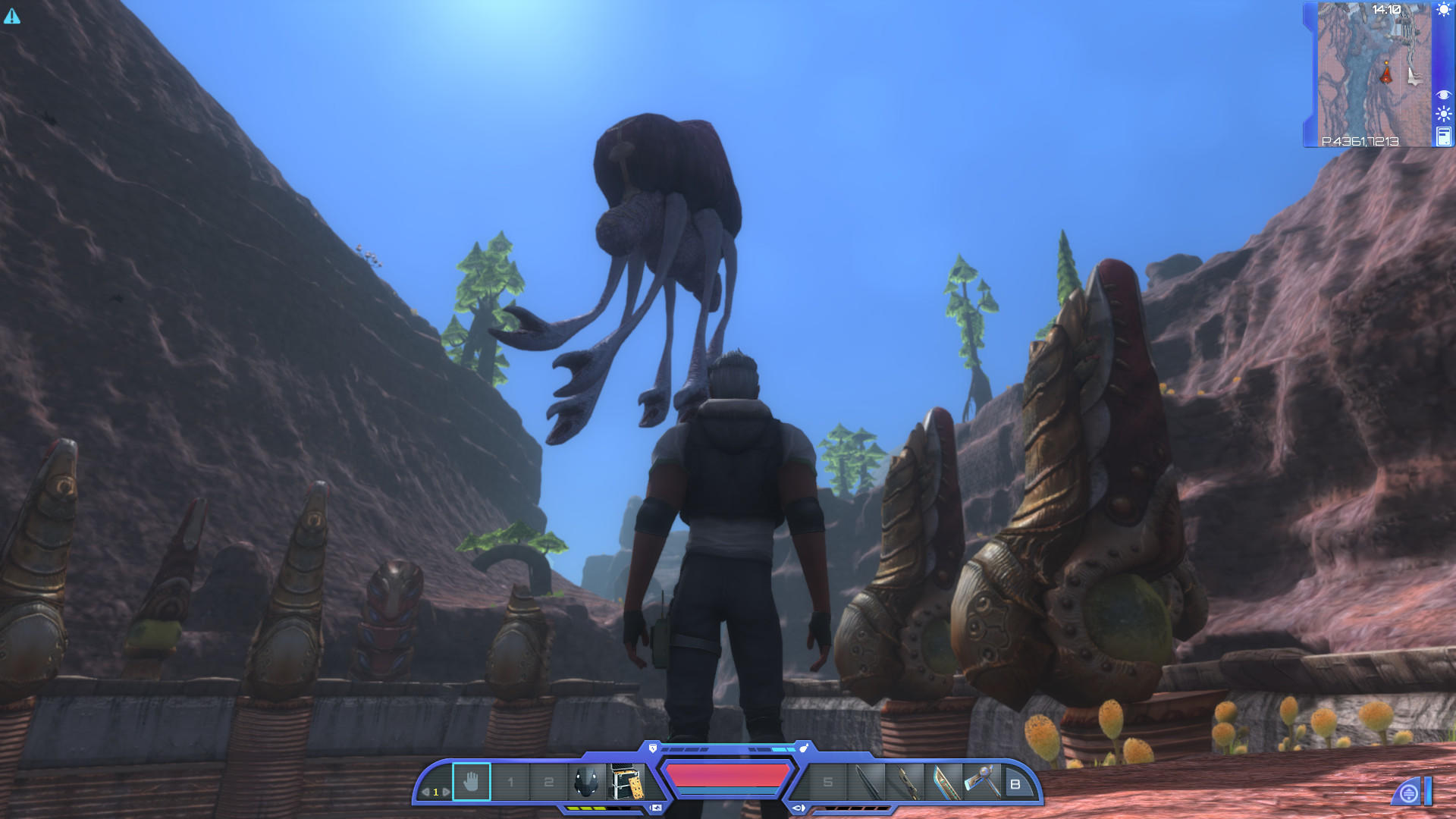Expand the right hotbar tray arrow
1456x819 pixels.
pyautogui.click(x=798, y=808)
